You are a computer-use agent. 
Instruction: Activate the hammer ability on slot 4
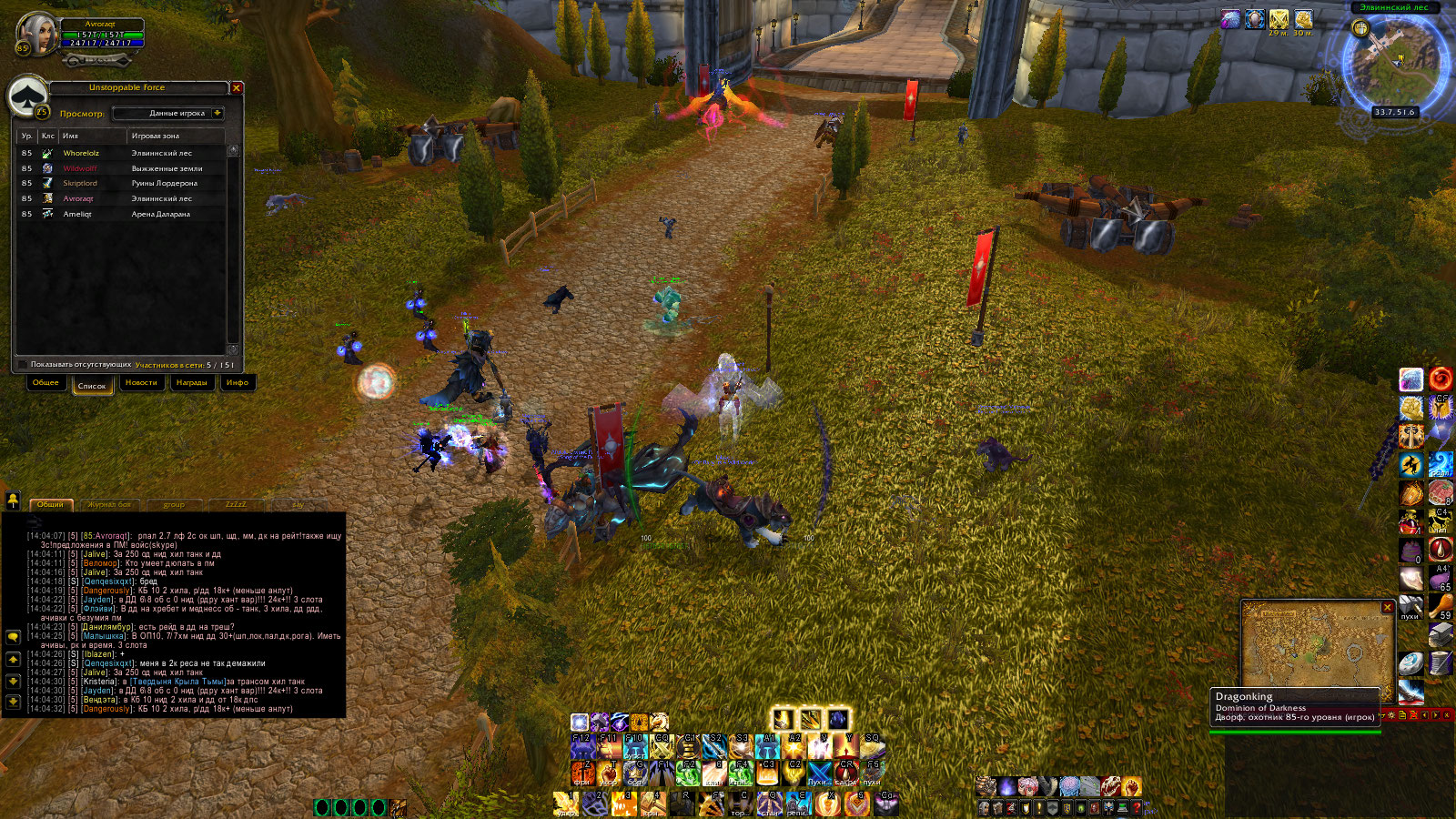[x=652, y=803]
